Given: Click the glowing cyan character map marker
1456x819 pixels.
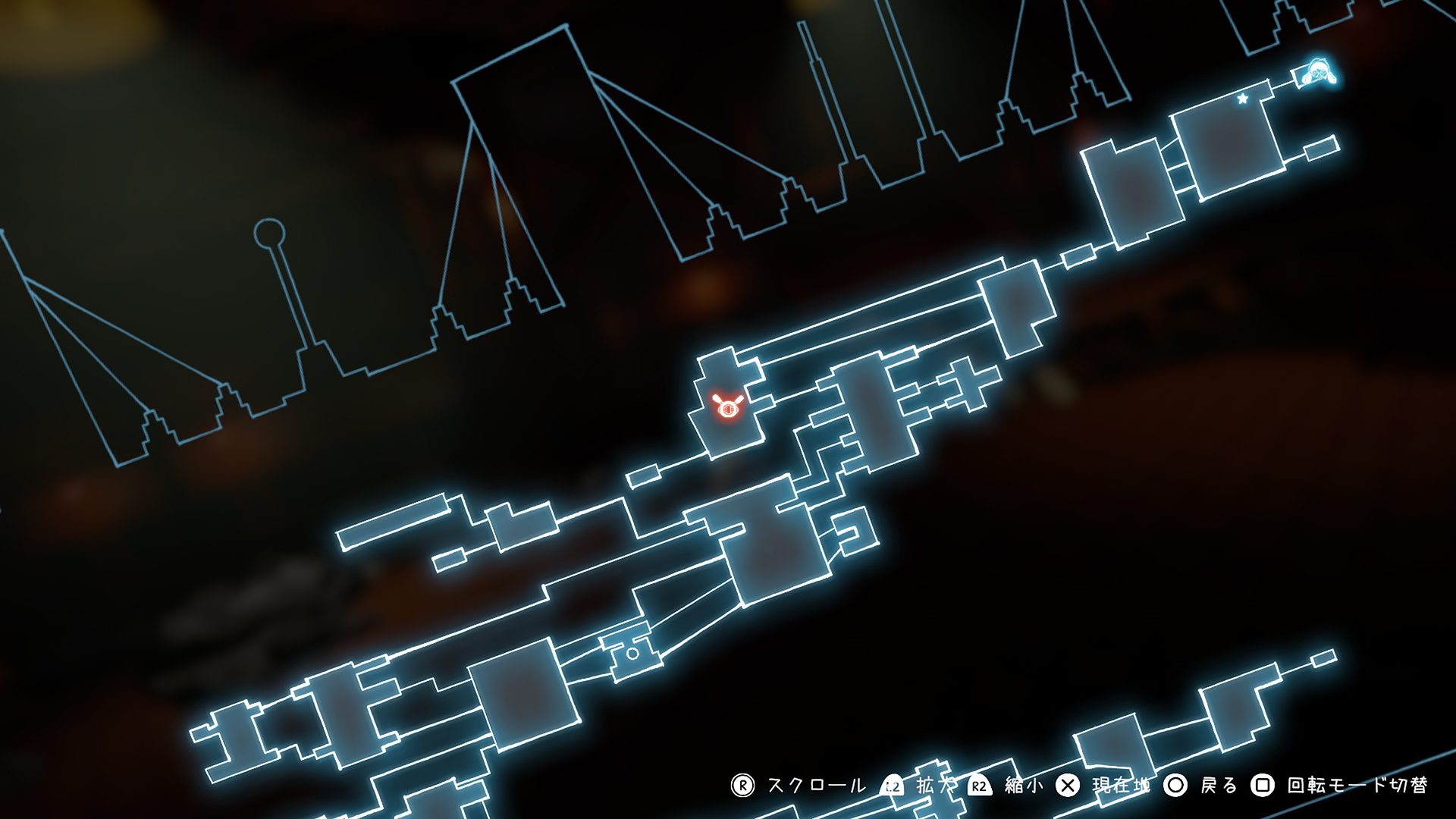Looking at the screenshot, I should click(x=1318, y=72).
